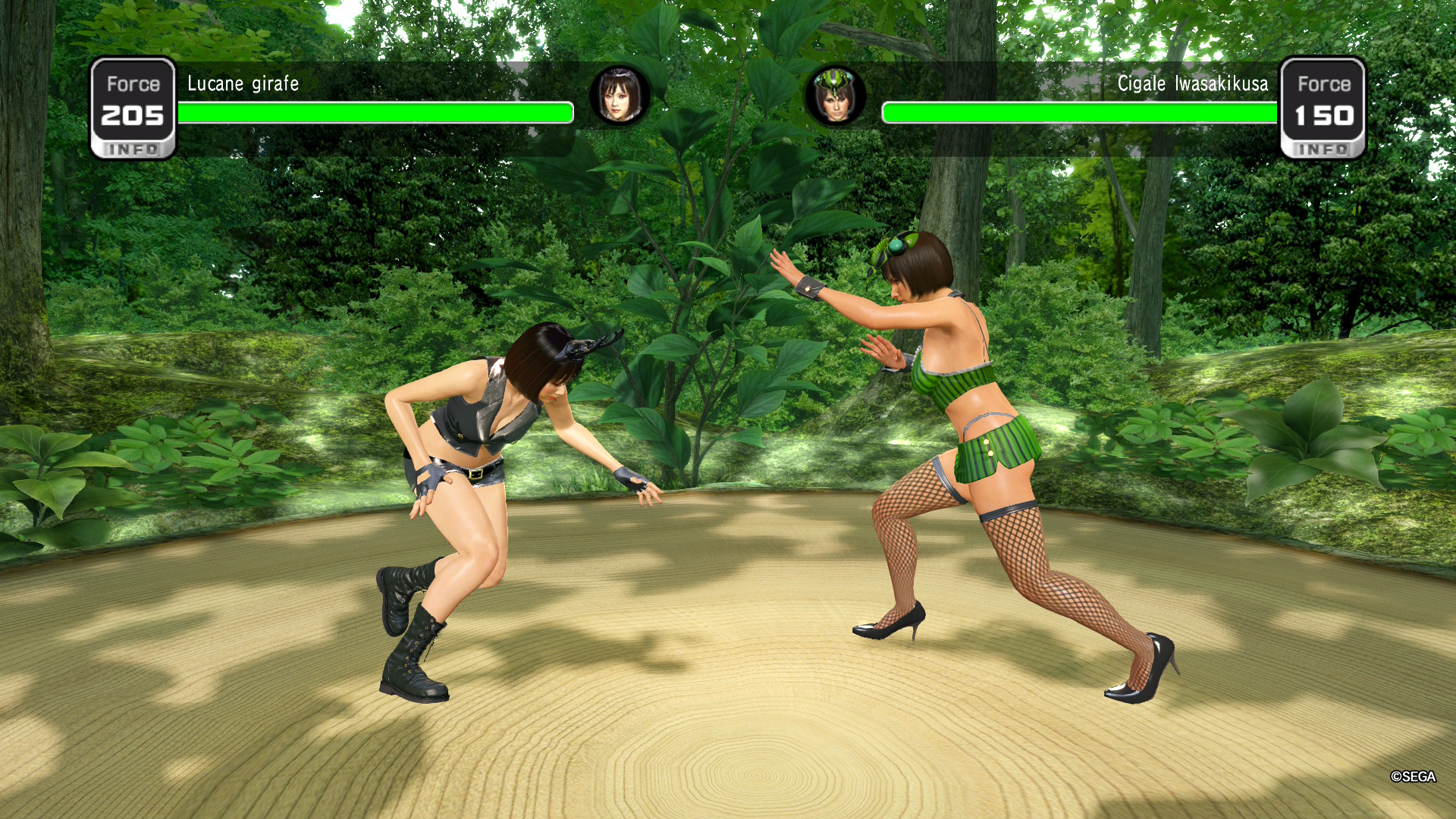Select Cigale Iwasakikusa's fighter portrait

(x=835, y=96)
